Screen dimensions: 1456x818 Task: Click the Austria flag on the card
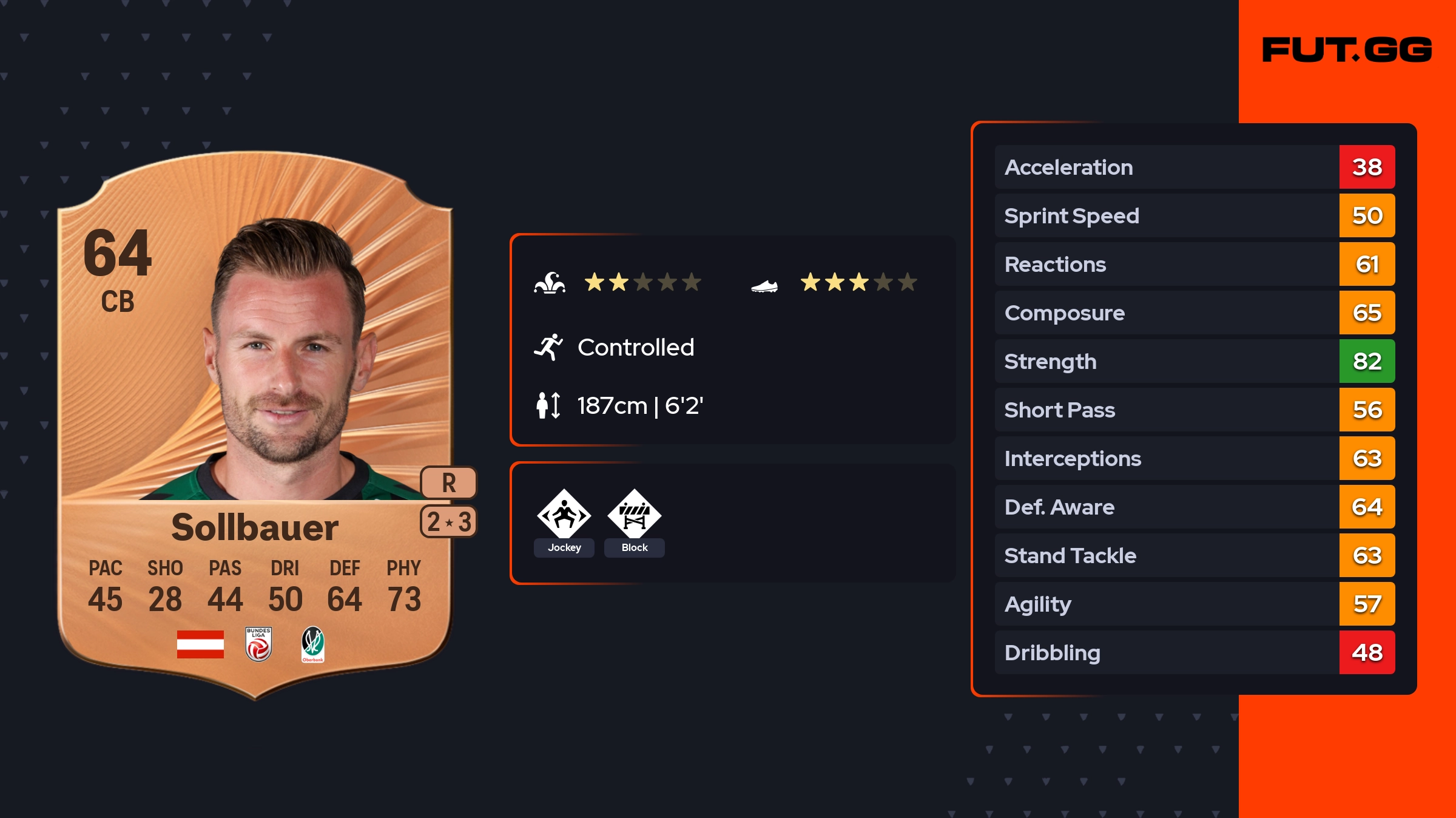click(200, 644)
